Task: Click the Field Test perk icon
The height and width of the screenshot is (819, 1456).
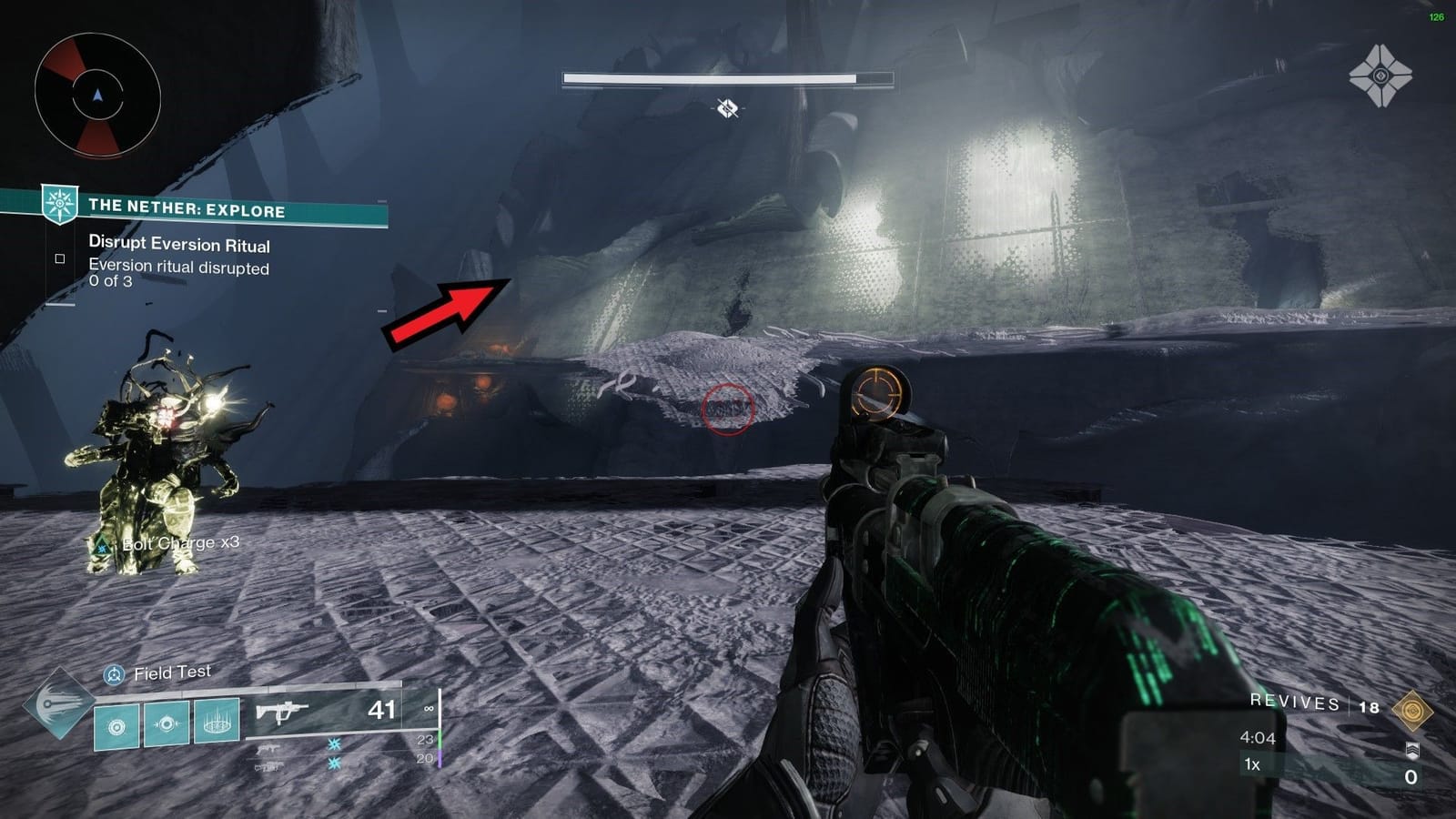Action: 112,674
